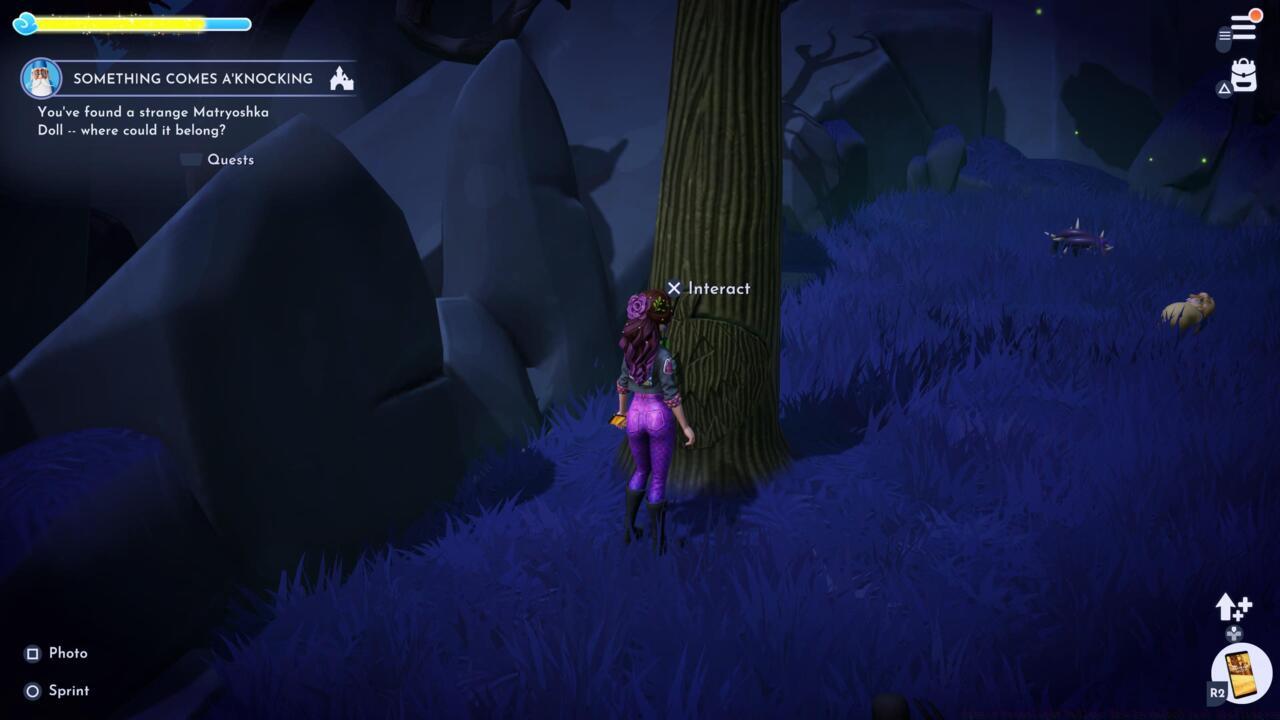Toggle Photo mode with the square button prompt
This screenshot has height=720, width=1280.
(x=30, y=653)
